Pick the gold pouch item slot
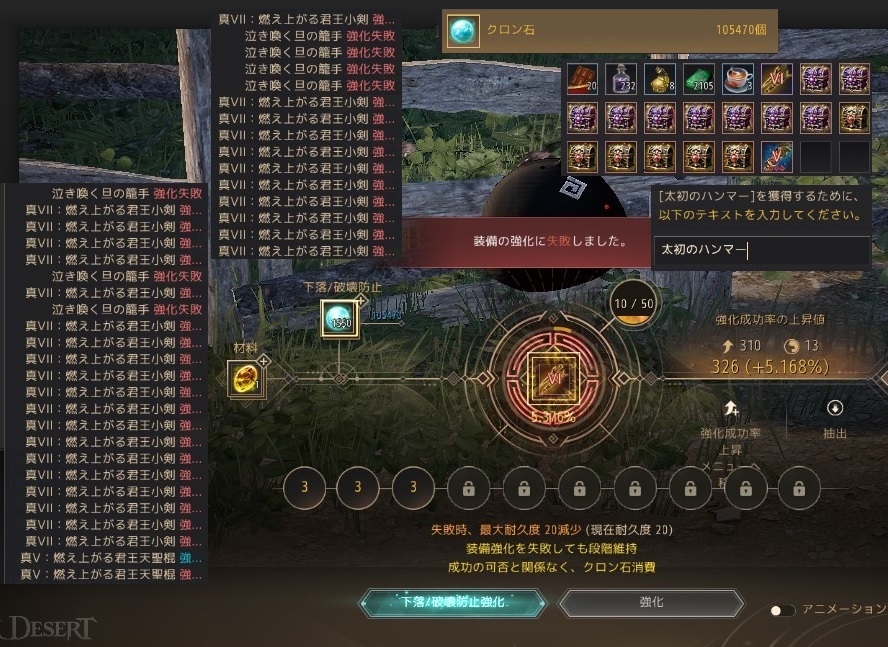This screenshot has height=647, width=888. coord(660,79)
